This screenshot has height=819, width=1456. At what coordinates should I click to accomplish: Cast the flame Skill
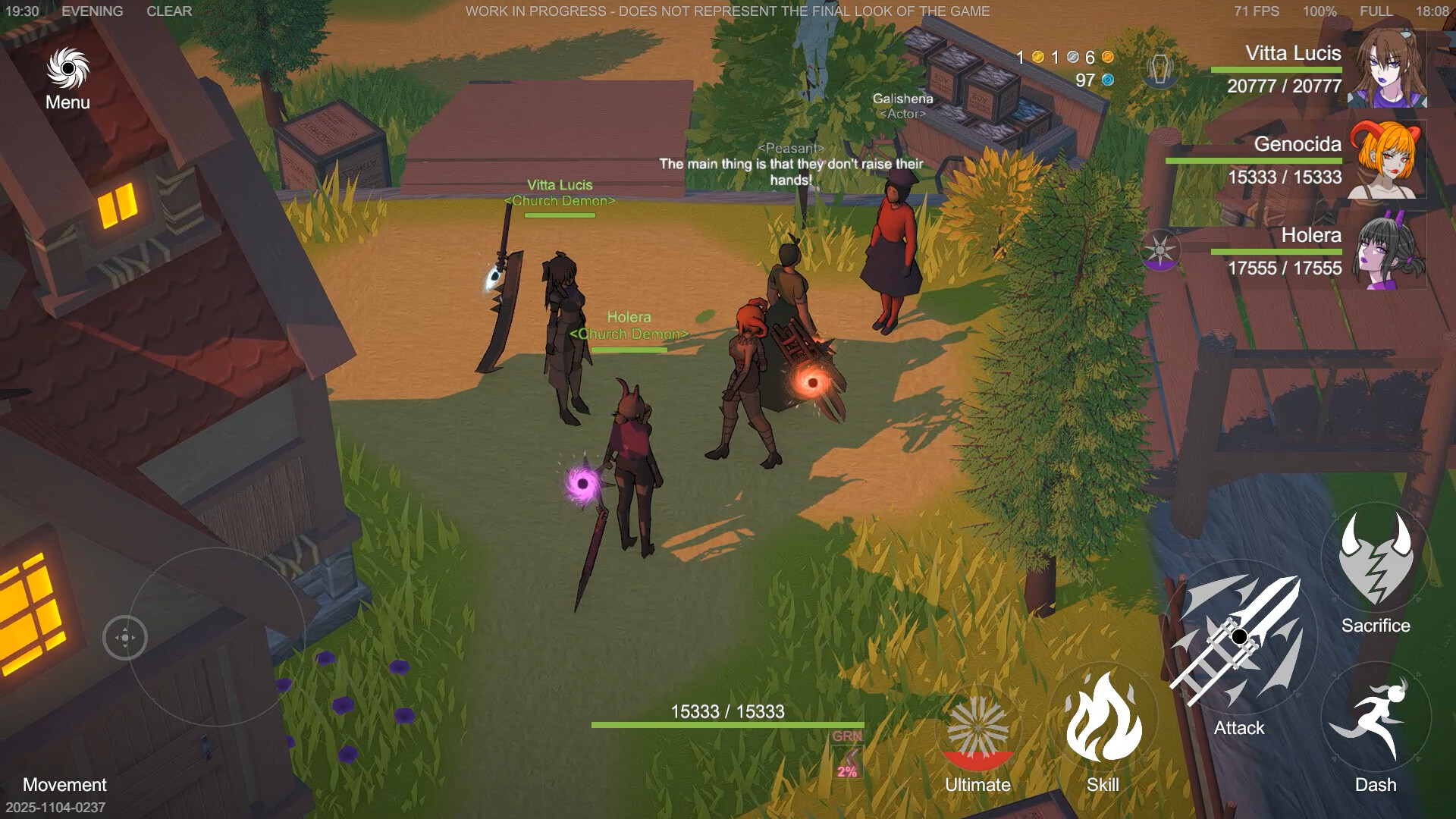click(x=1103, y=717)
